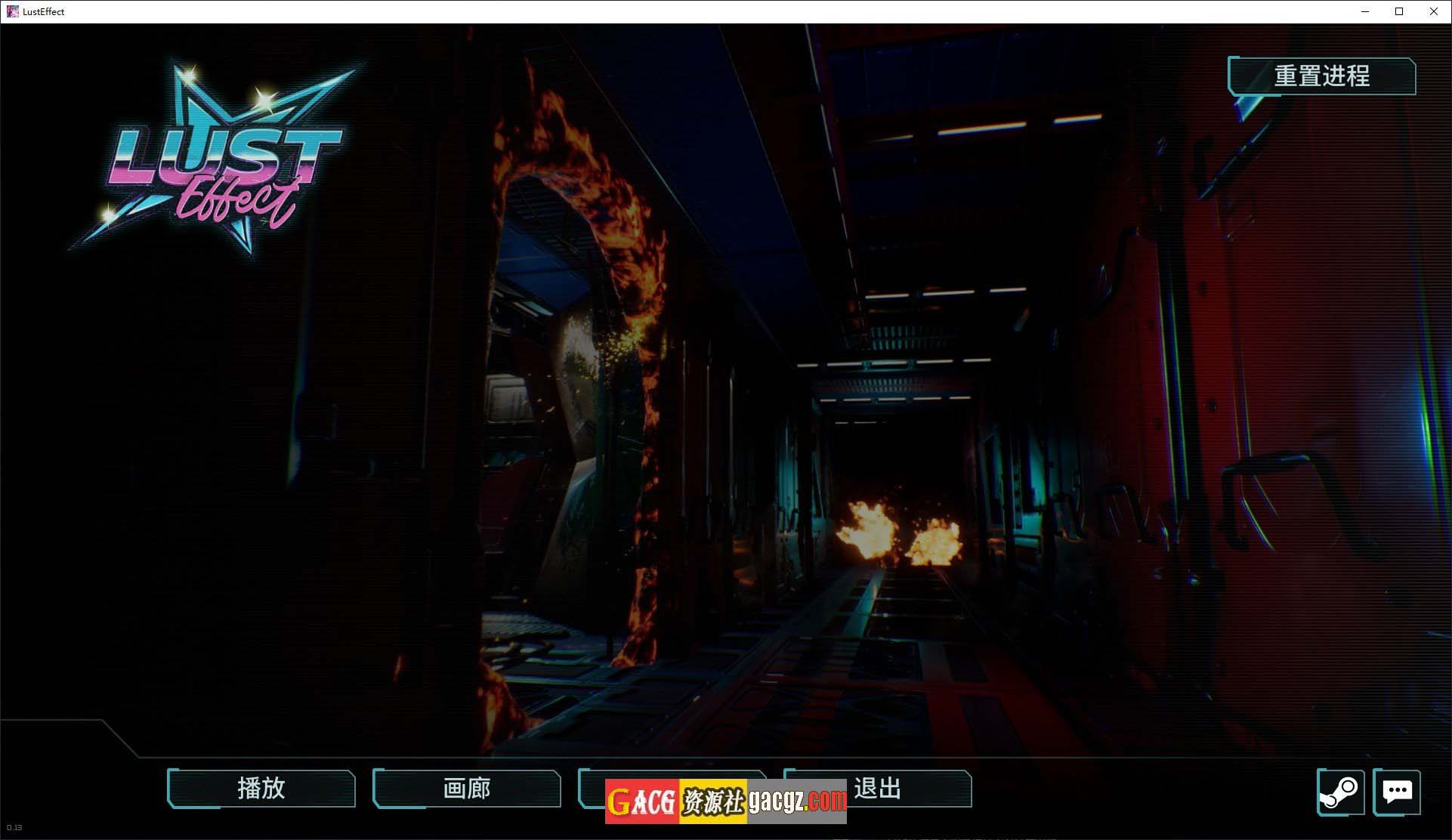Select the Play entry in the bottom menu
This screenshot has width=1452, height=840.
tap(261, 789)
